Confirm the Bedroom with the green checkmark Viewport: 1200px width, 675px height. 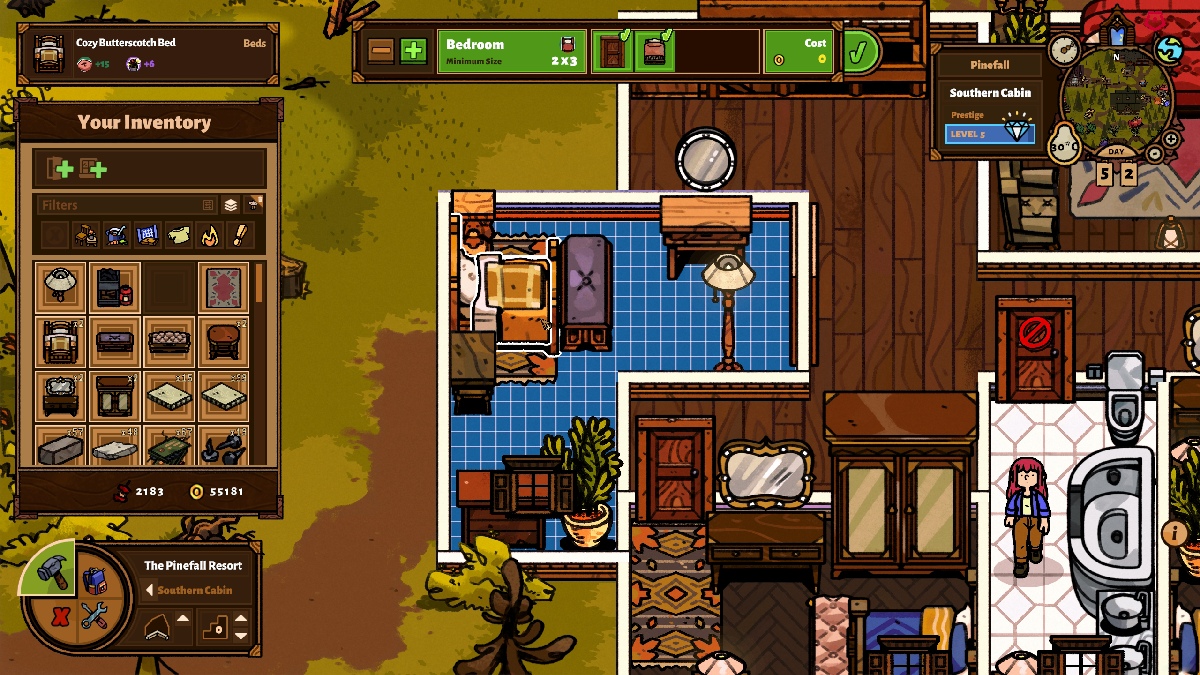tap(857, 51)
